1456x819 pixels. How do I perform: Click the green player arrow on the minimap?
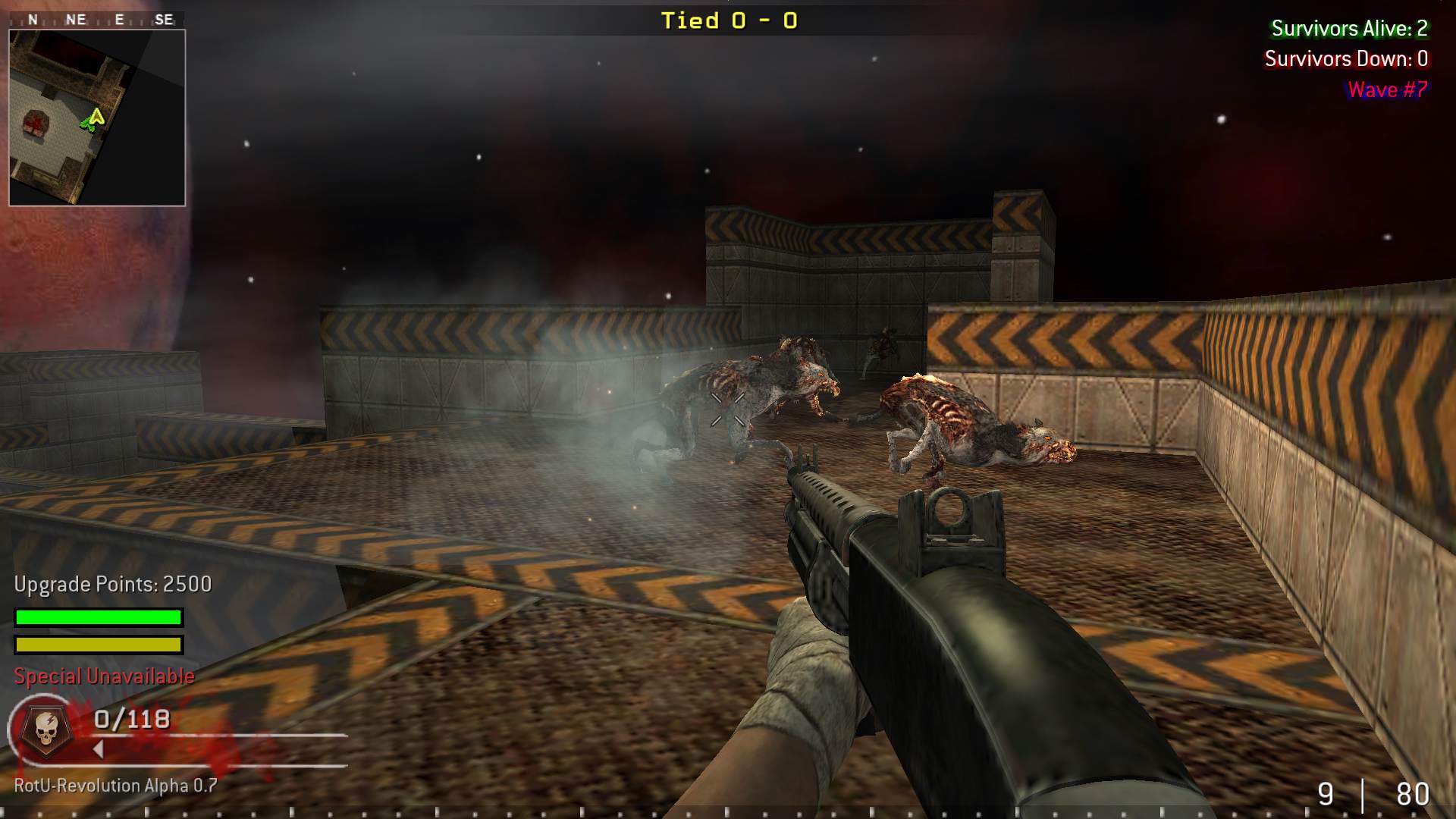click(x=93, y=120)
